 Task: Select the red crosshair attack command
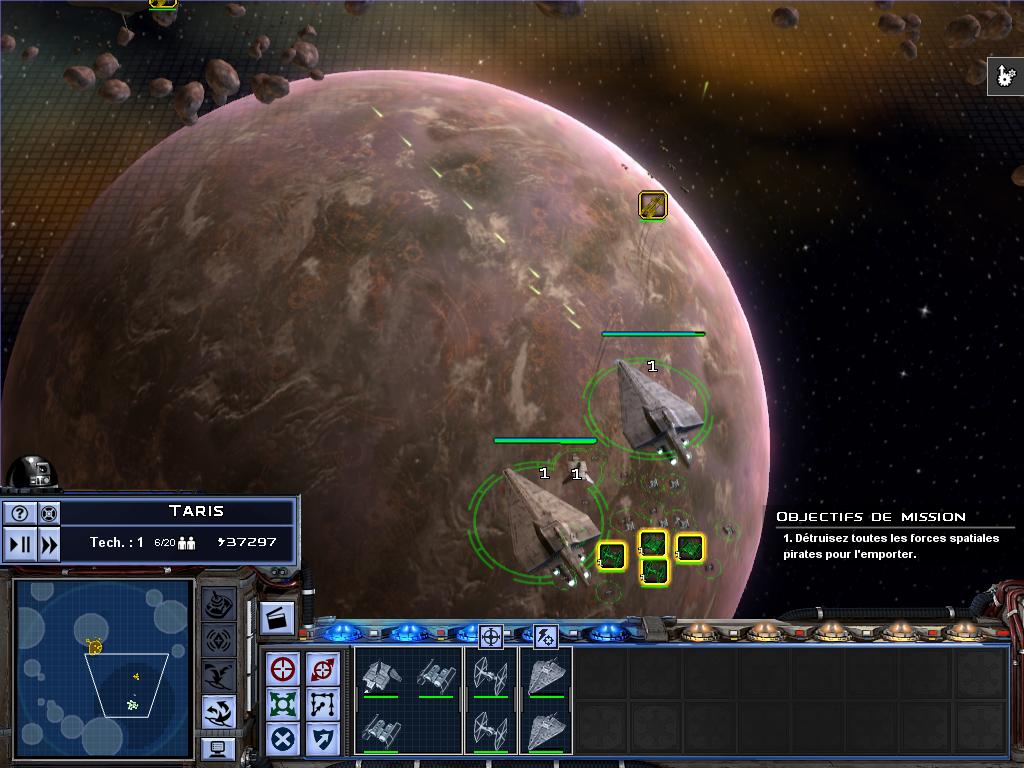coord(285,668)
